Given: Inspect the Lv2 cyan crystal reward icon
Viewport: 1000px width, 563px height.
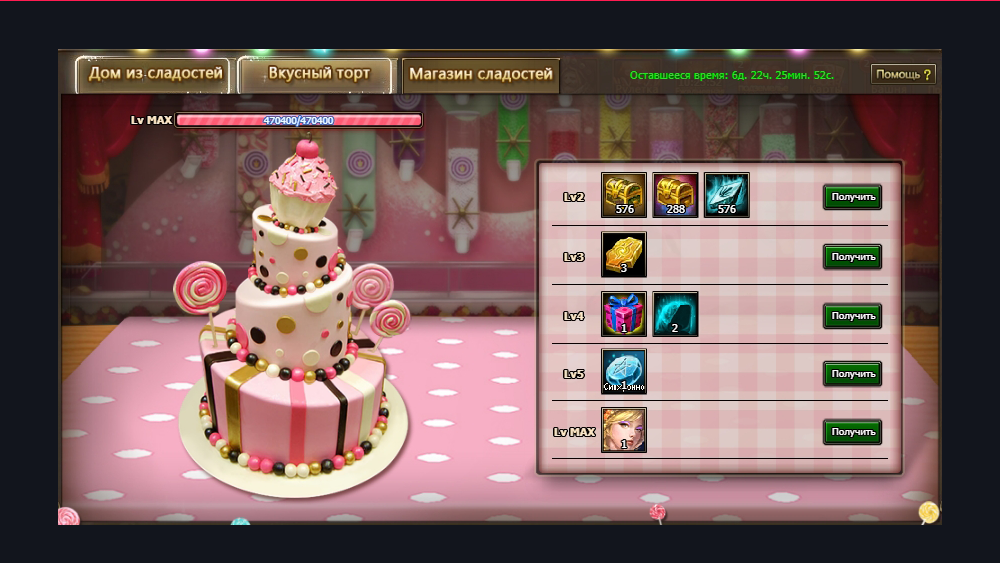Looking at the screenshot, I should point(726,195).
